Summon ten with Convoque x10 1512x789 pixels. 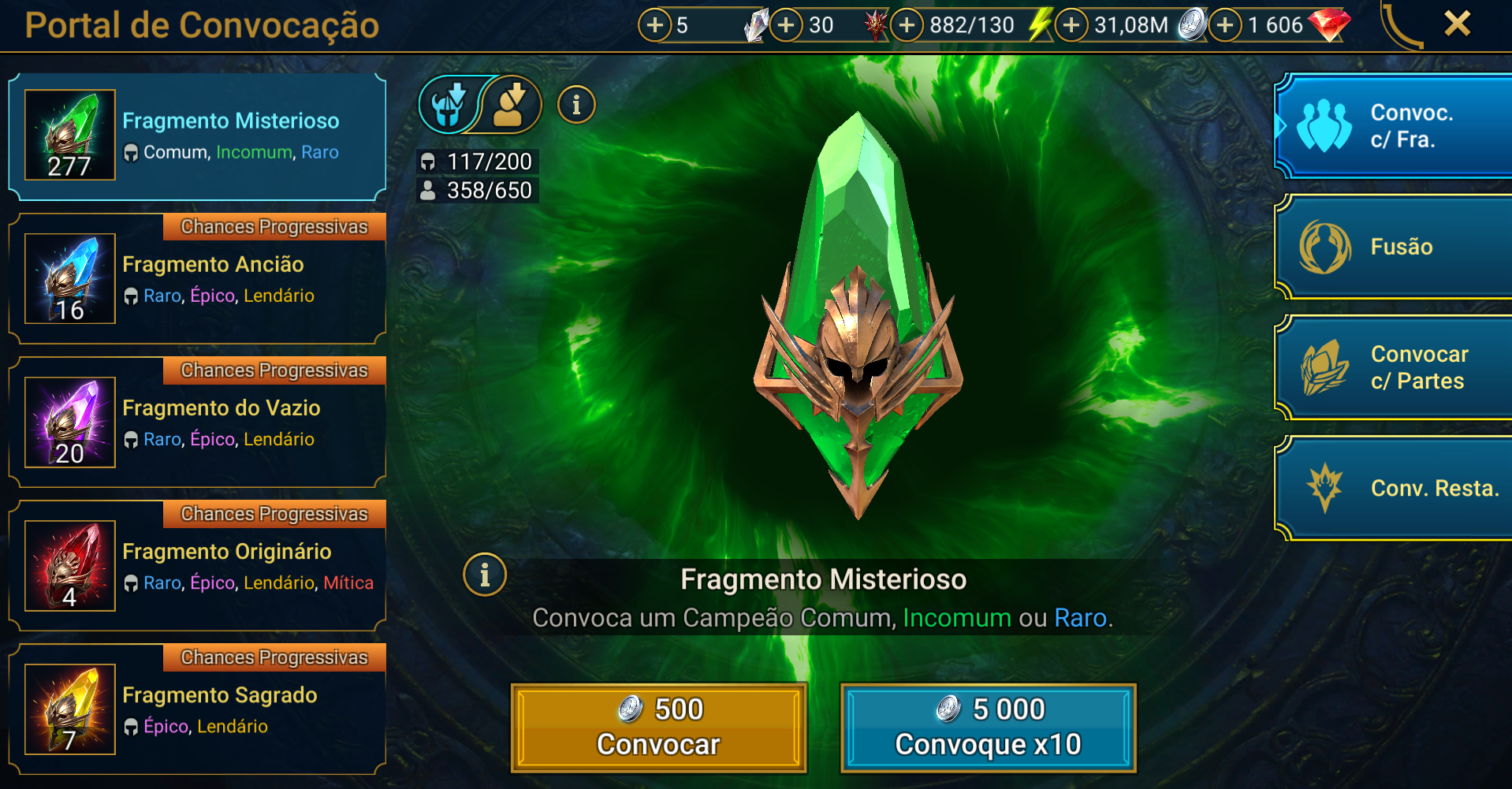(988, 727)
